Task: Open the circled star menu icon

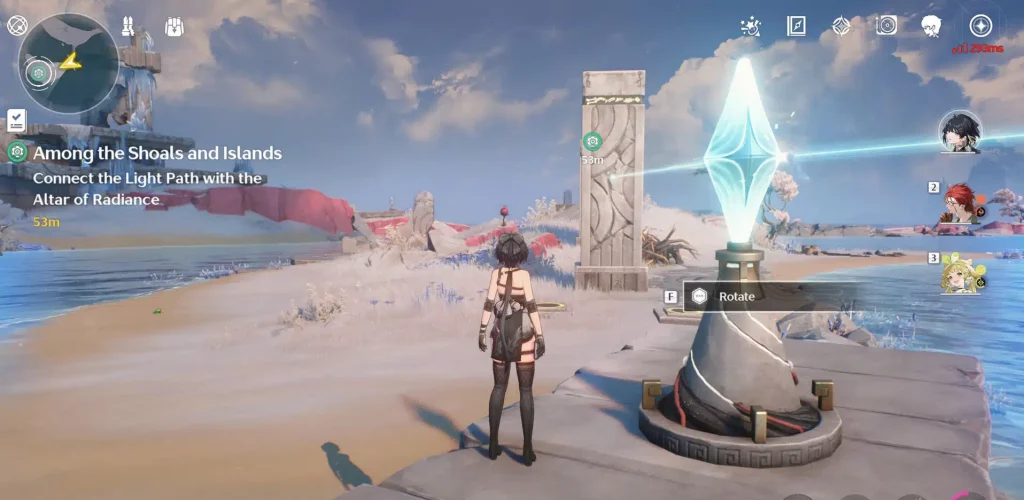Action: pyautogui.click(x=981, y=26)
